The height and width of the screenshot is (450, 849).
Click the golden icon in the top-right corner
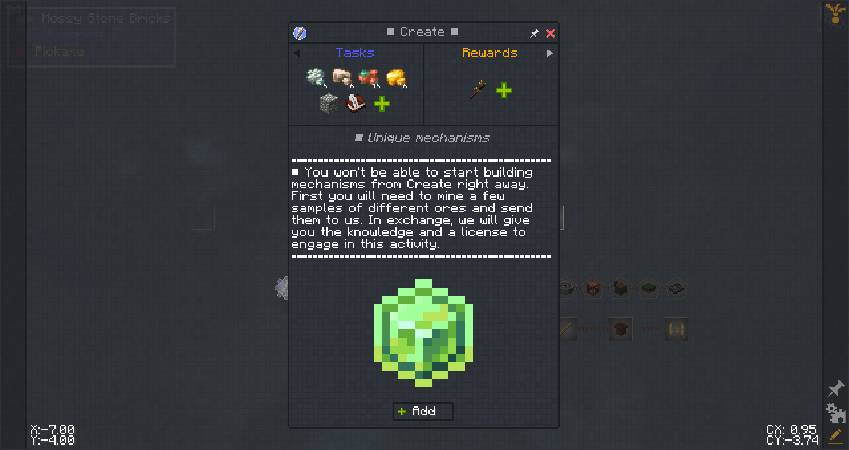[x=833, y=13]
